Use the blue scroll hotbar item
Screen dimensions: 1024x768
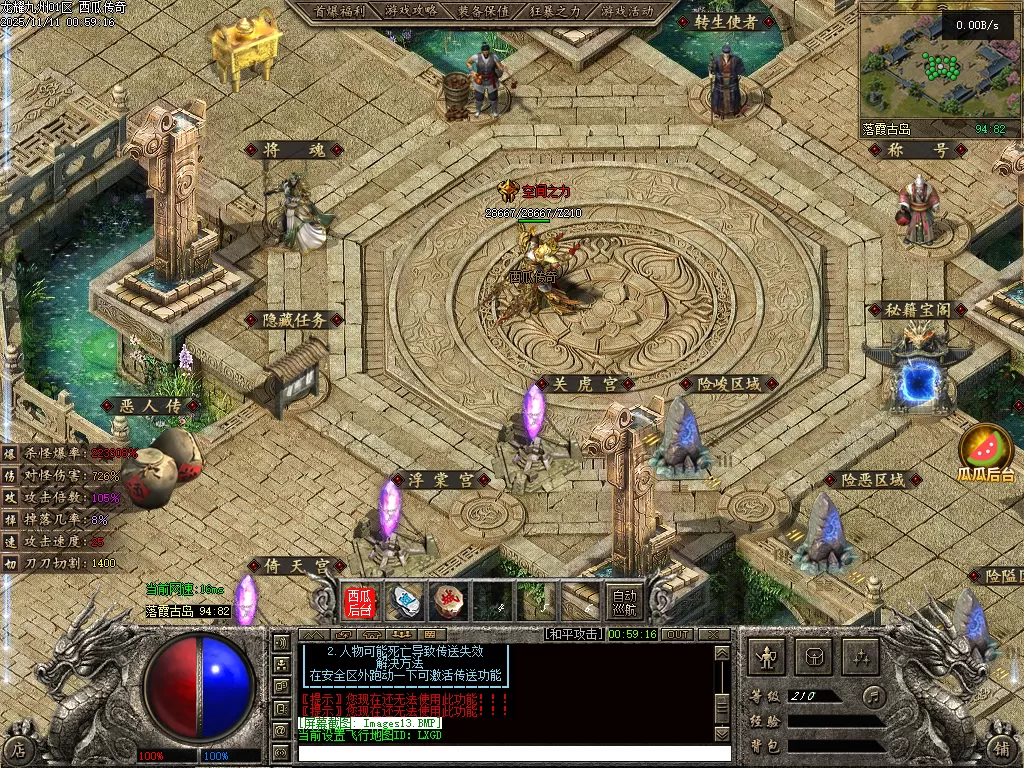[x=404, y=601]
